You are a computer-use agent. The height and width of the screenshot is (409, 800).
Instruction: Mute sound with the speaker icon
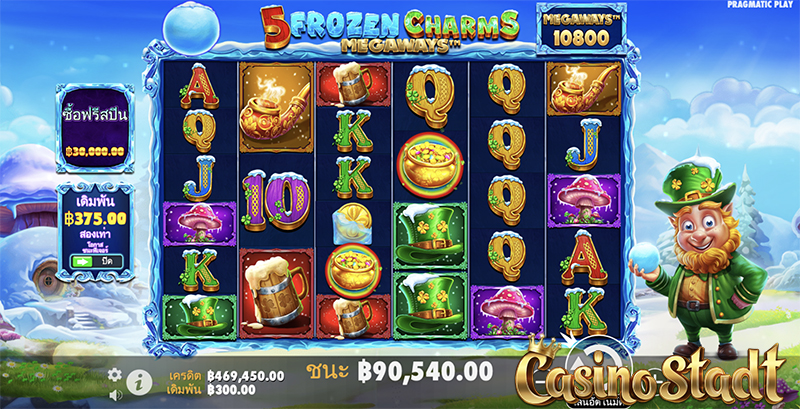pyautogui.click(x=115, y=394)
